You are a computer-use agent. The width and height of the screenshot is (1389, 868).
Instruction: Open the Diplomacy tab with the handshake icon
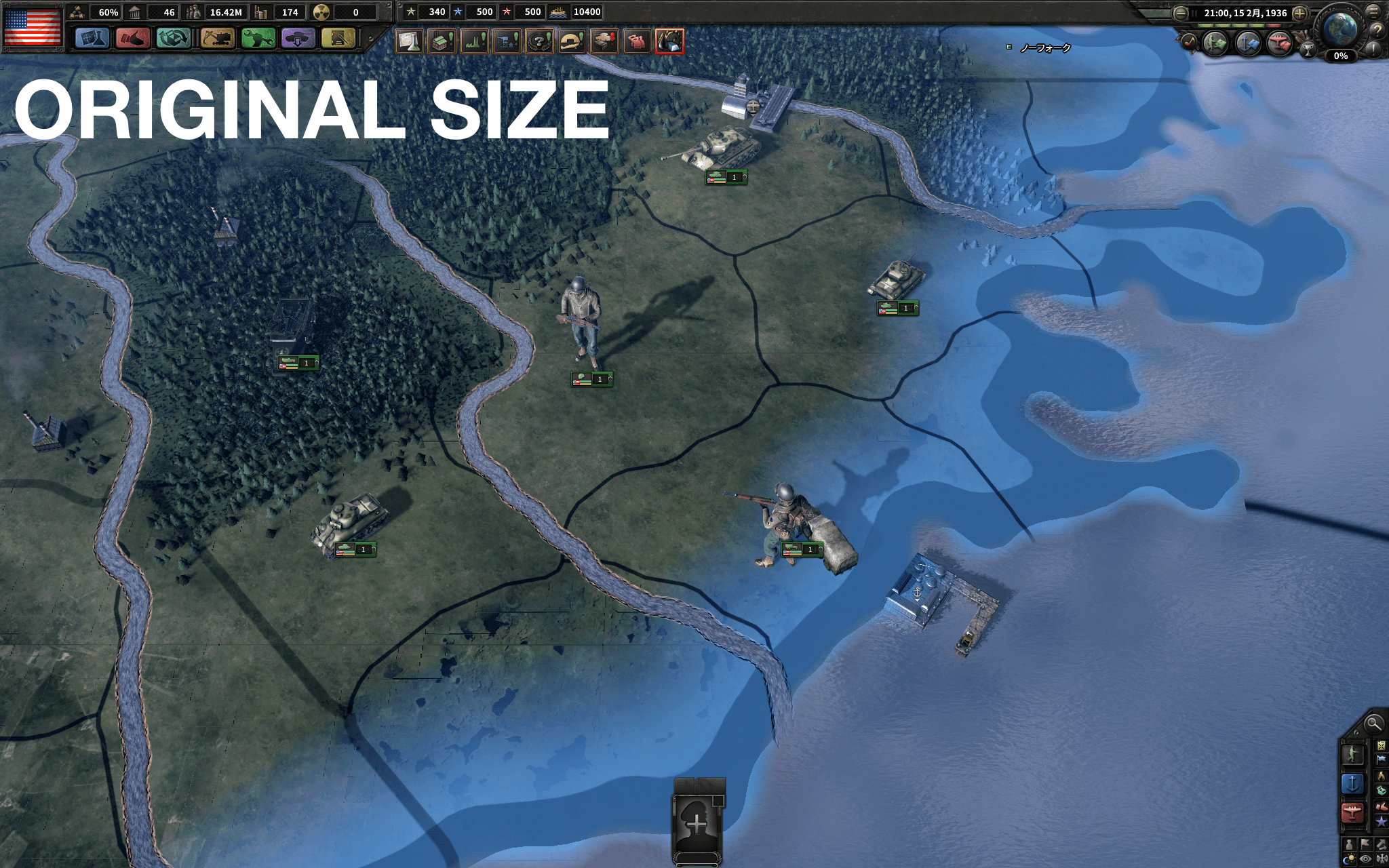click(132, 38)
